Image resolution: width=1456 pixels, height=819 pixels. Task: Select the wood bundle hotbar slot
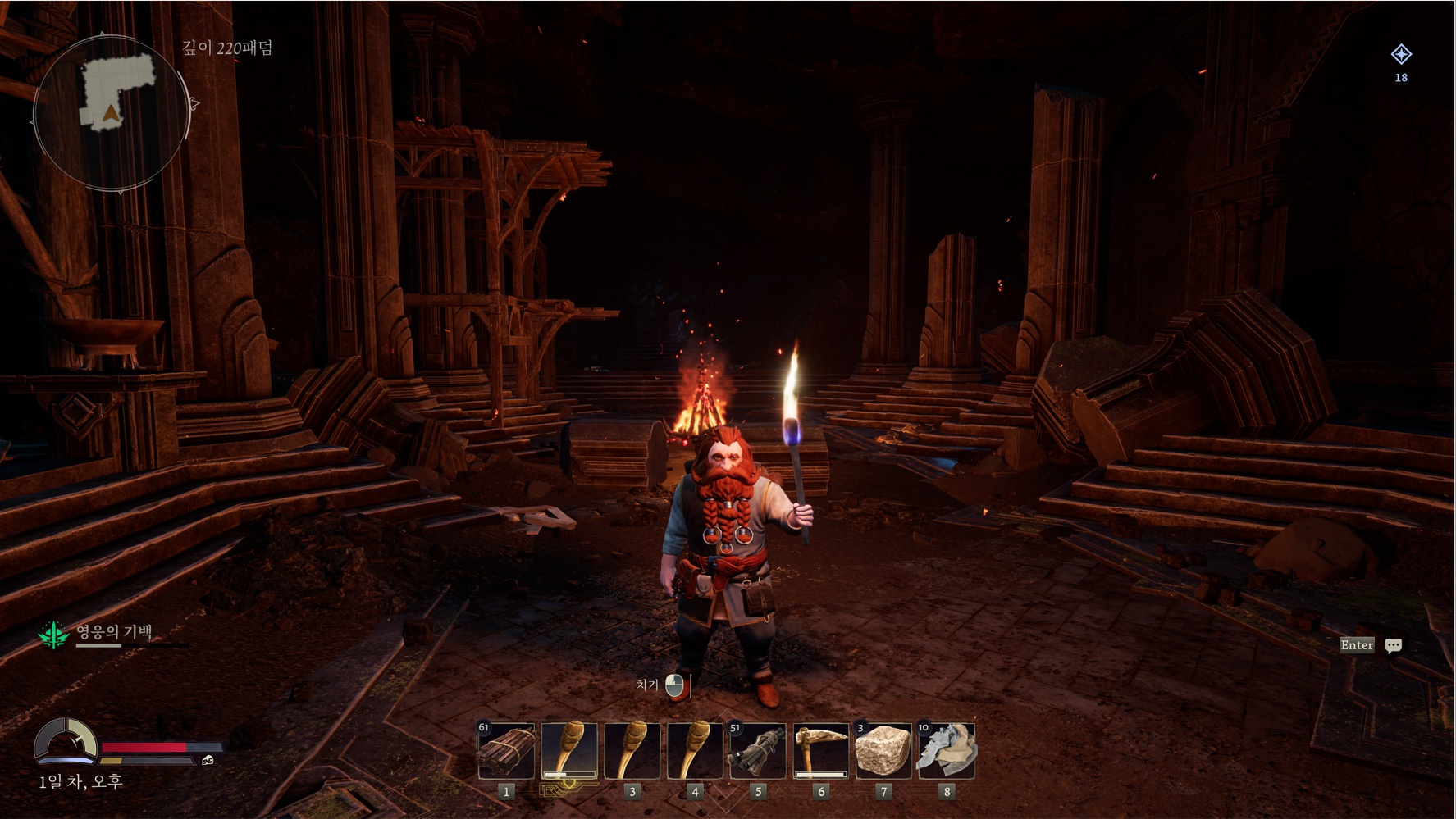506,750
